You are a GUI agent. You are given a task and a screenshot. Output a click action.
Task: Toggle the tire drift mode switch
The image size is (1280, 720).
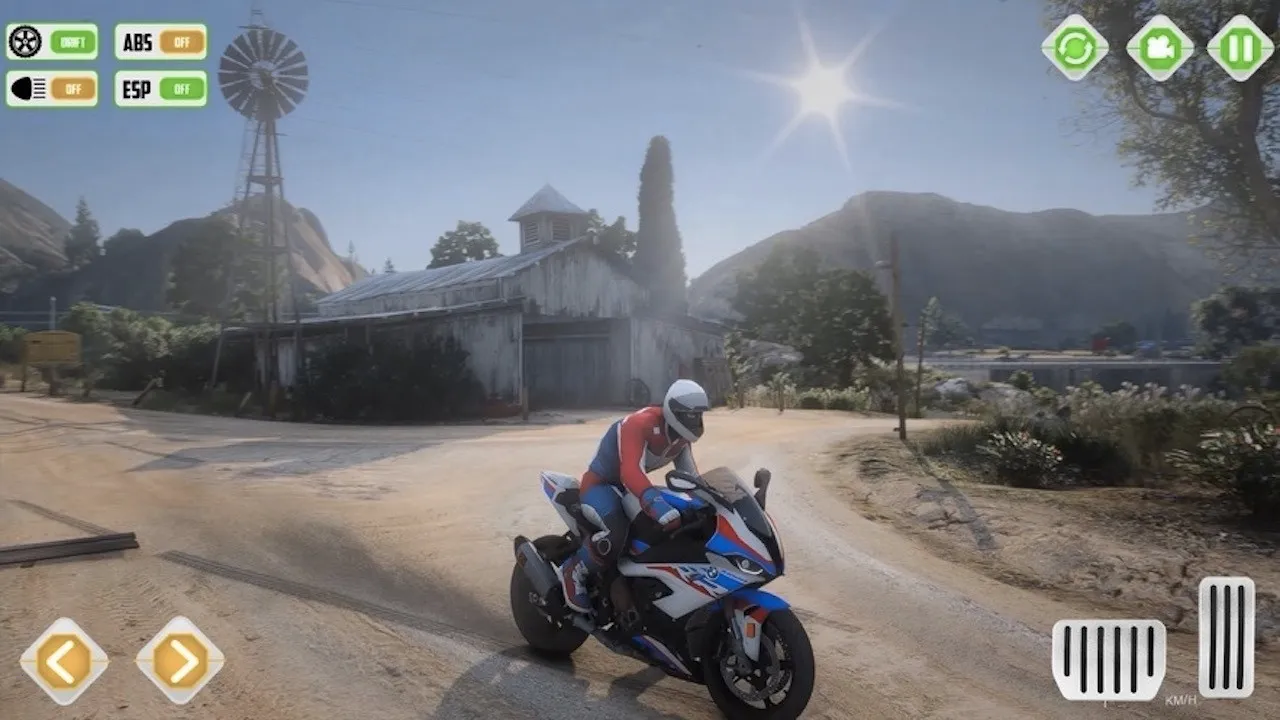[x=72, y=42]
